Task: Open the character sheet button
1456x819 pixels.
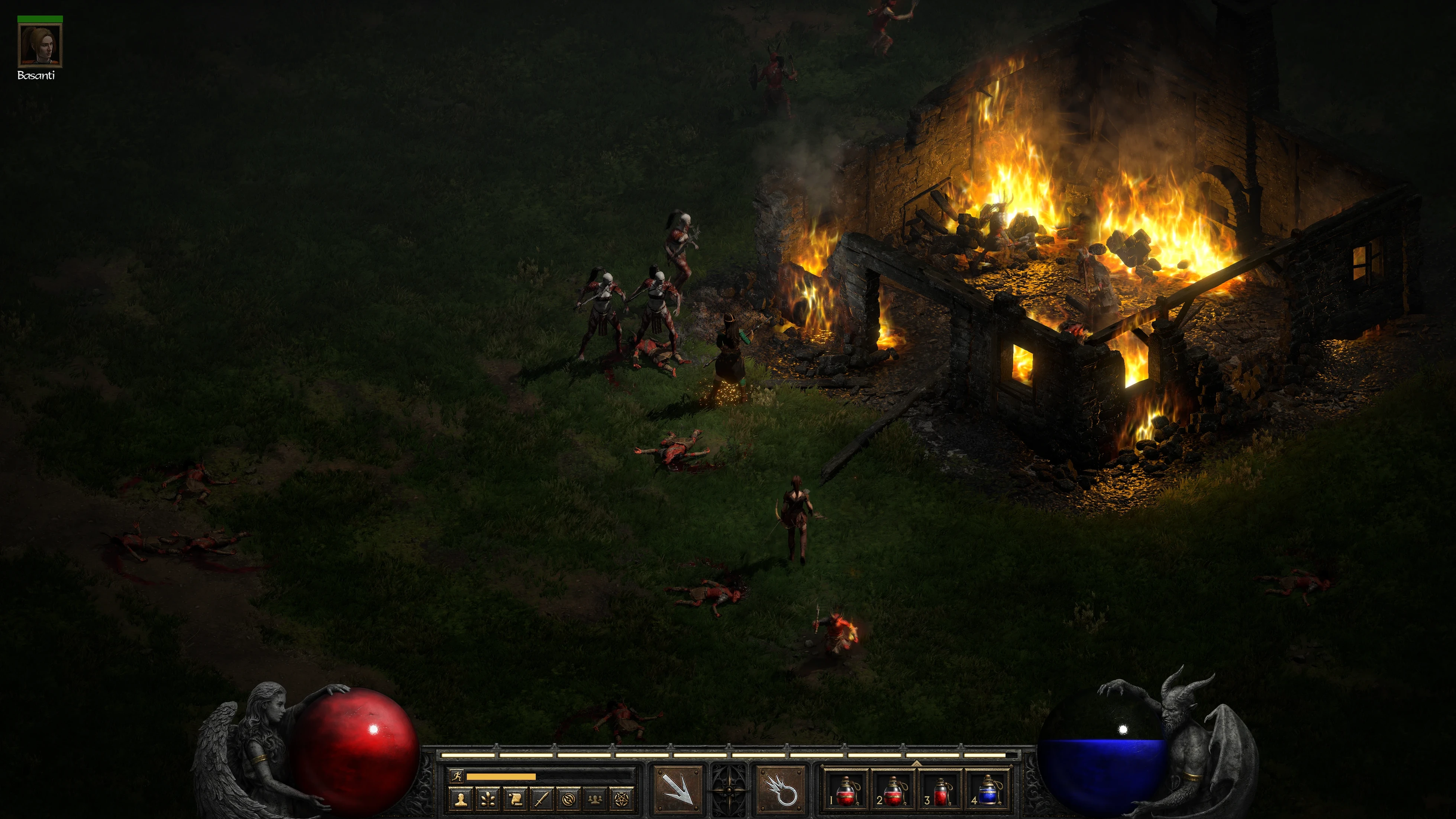Action: click(x=461, y=799)
